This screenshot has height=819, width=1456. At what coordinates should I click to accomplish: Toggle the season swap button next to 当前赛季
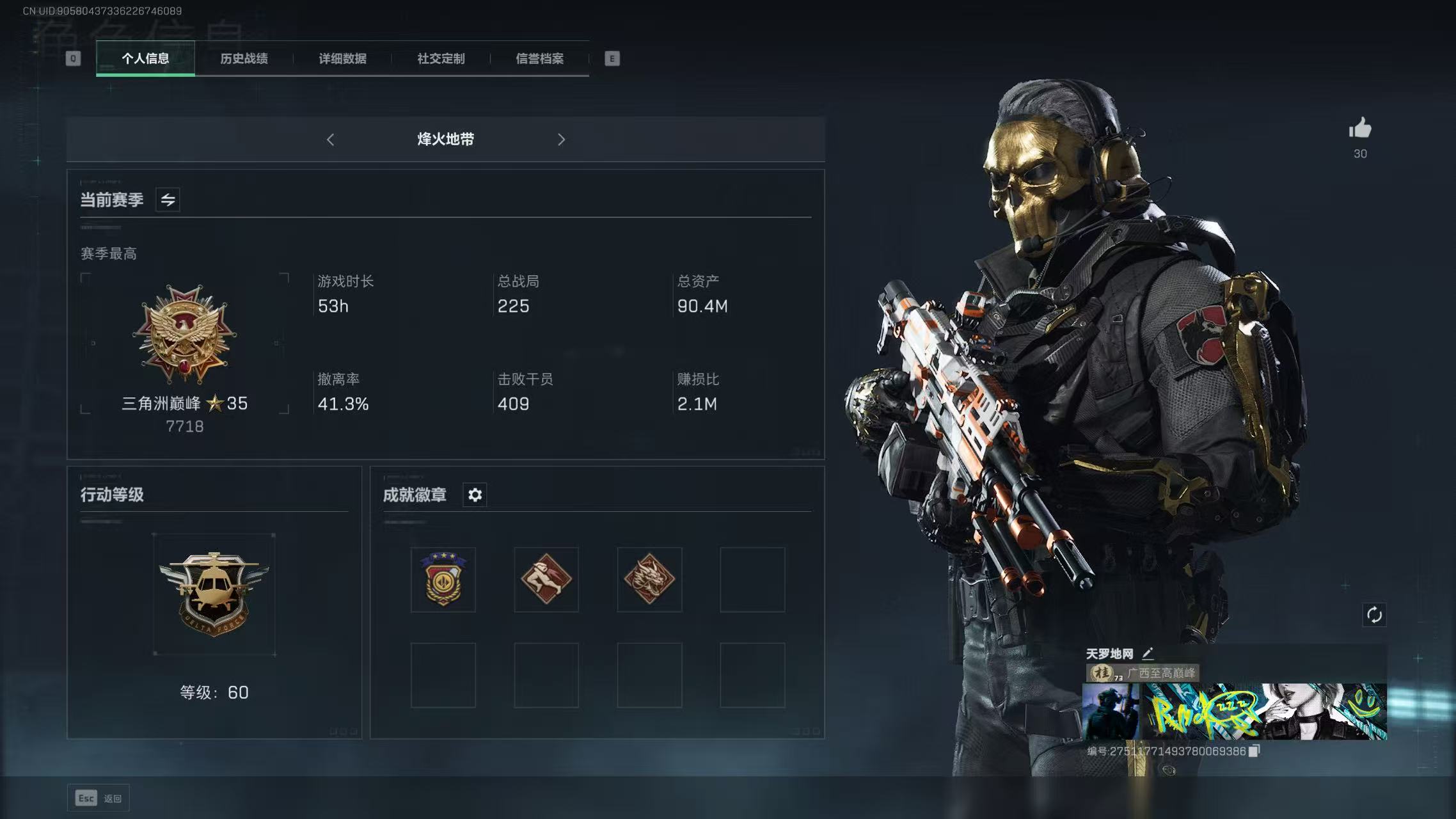coord(168,200)
